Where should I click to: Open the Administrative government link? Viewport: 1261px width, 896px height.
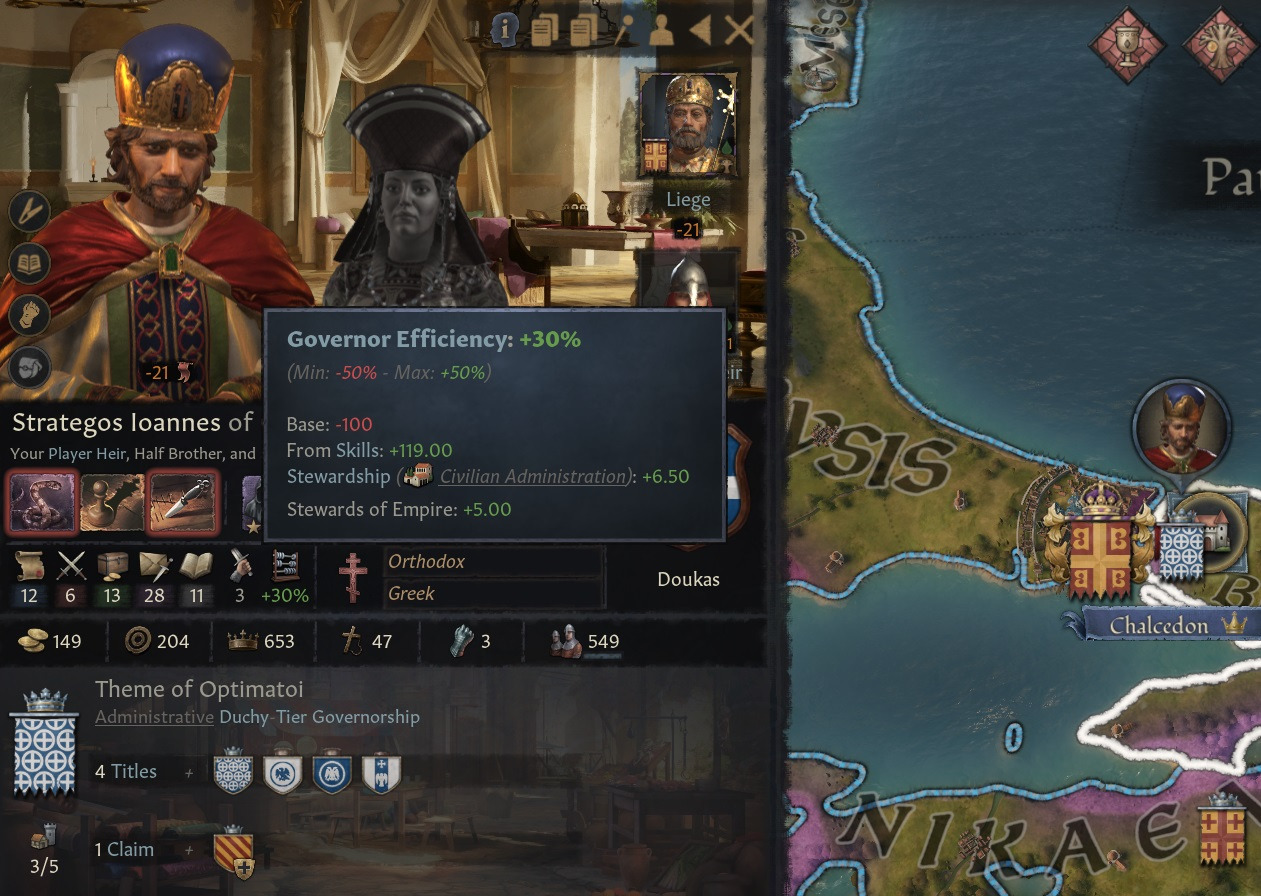point(154,717)
